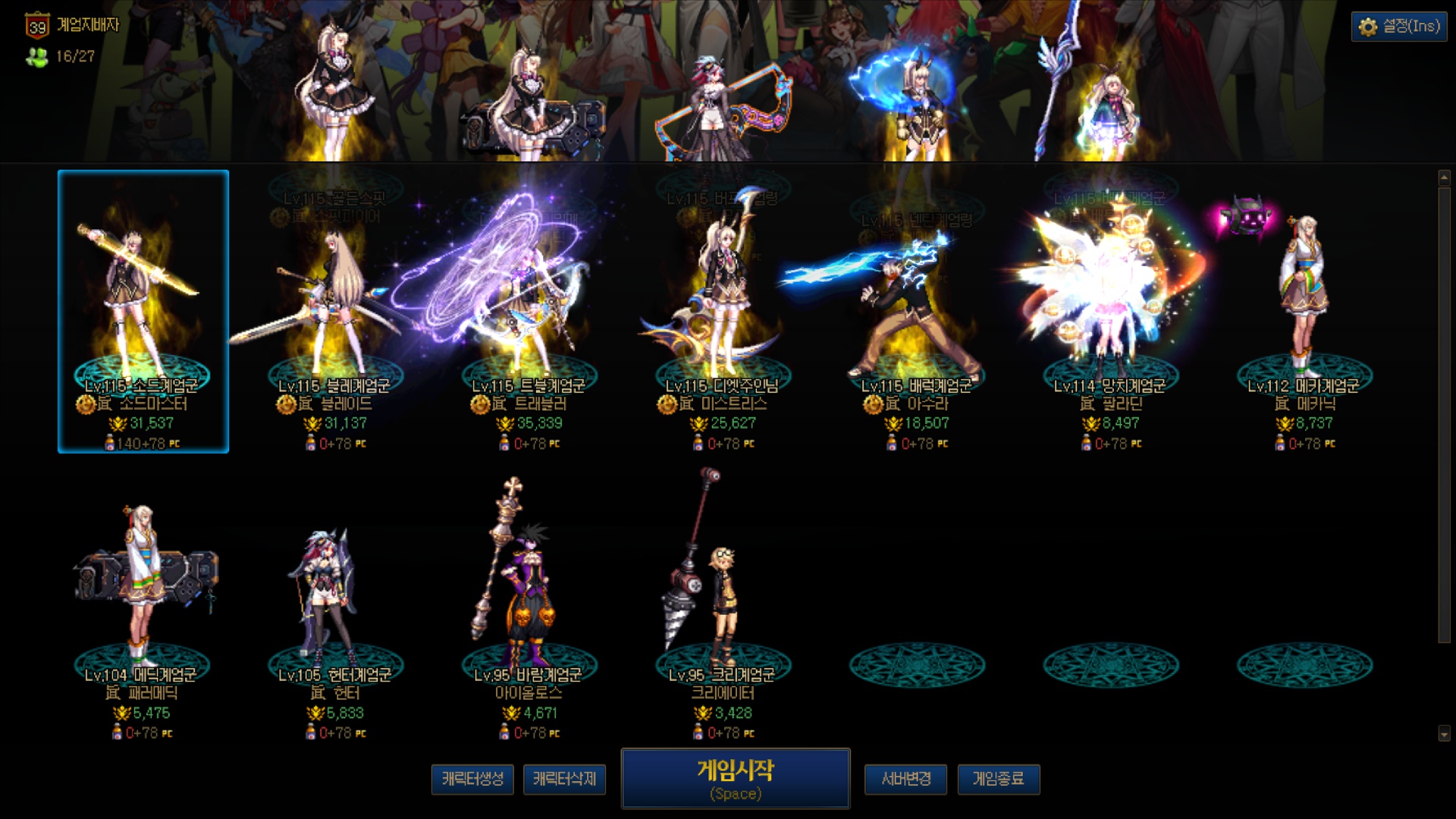Select the Lv.115 소드마스터 character
Viewport: 1456px width, 819px height.
click(x=143, y=311)
